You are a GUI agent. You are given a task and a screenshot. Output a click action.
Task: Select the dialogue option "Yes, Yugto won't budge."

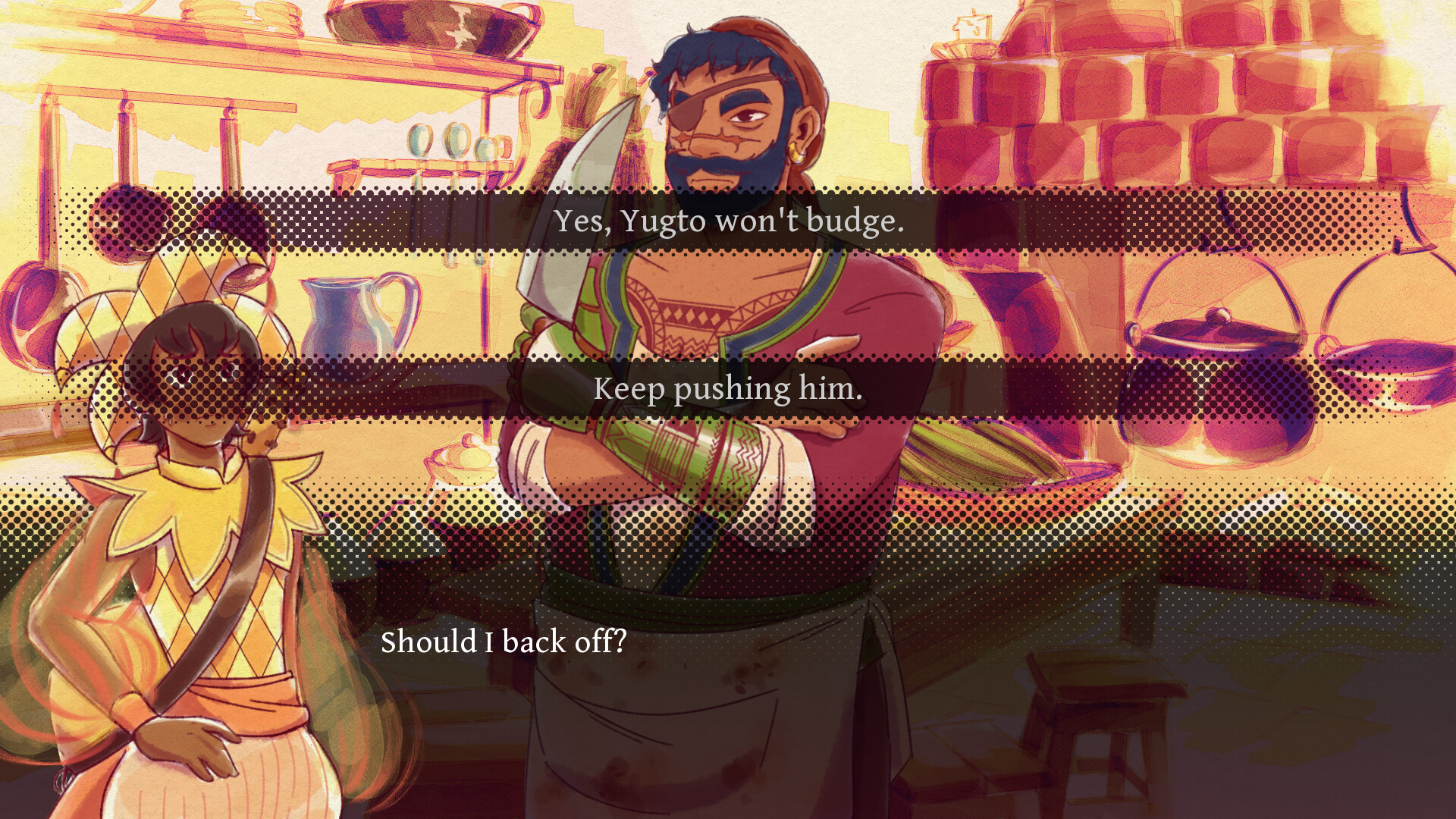(728, 222)
